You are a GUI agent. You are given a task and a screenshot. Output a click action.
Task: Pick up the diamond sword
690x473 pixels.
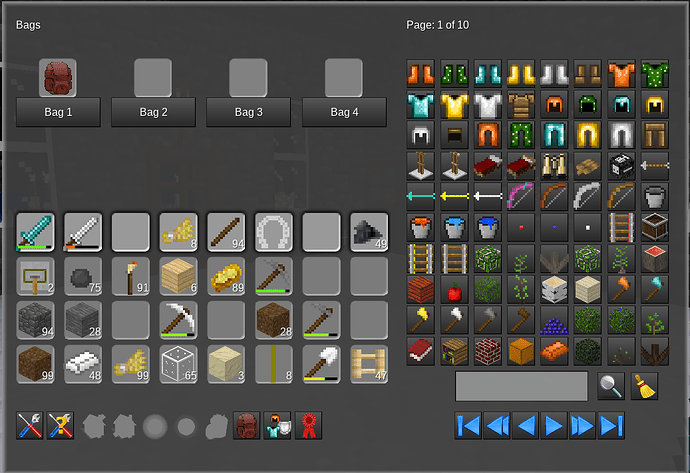pyautogui.click(x=35, y=231)
